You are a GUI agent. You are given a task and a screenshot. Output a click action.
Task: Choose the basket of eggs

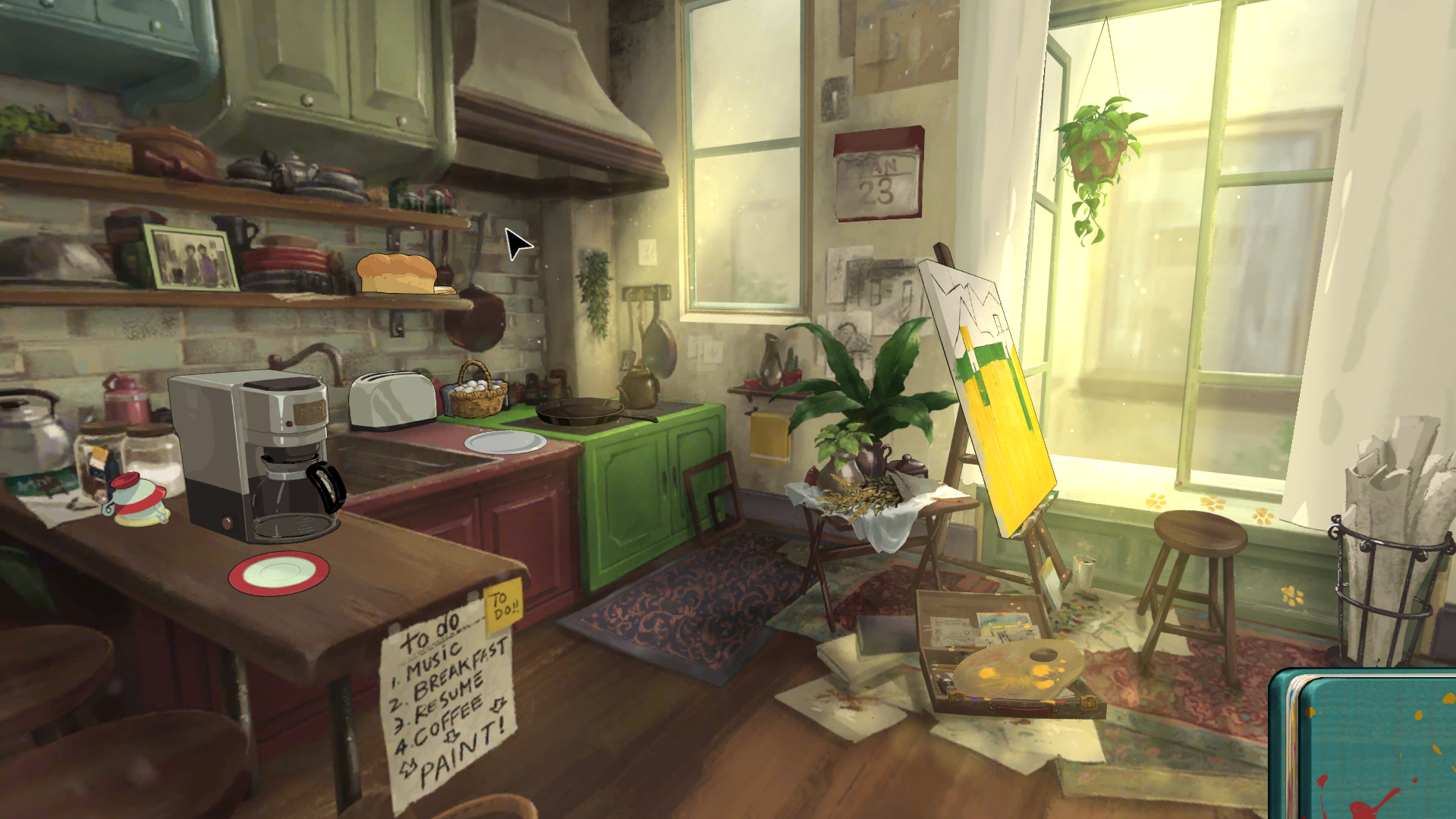pyautogui.click(x=476, y=392)
